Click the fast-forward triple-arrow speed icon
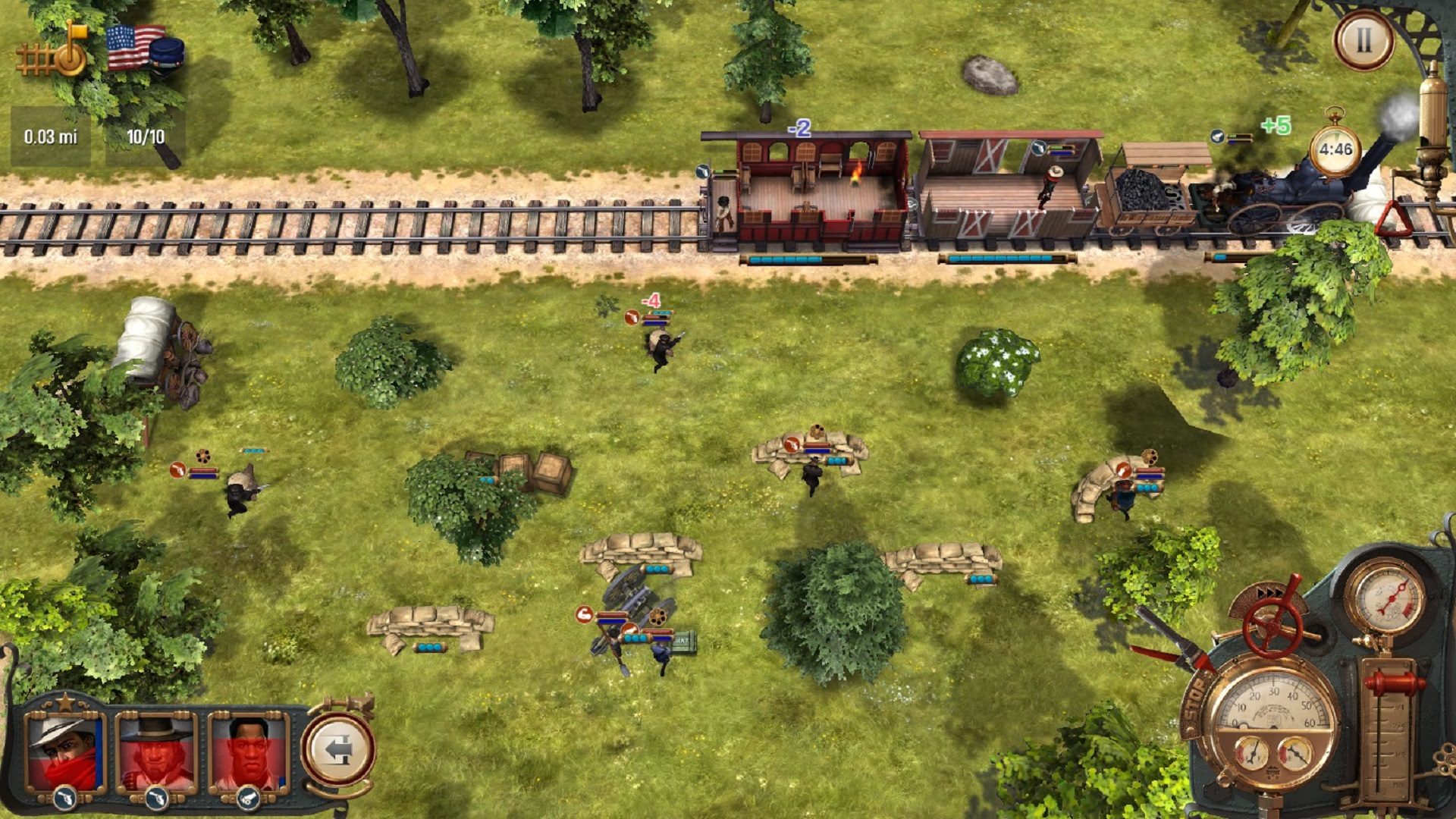This screenshot has width=1456, height=819. click(x=1269, y=592)
